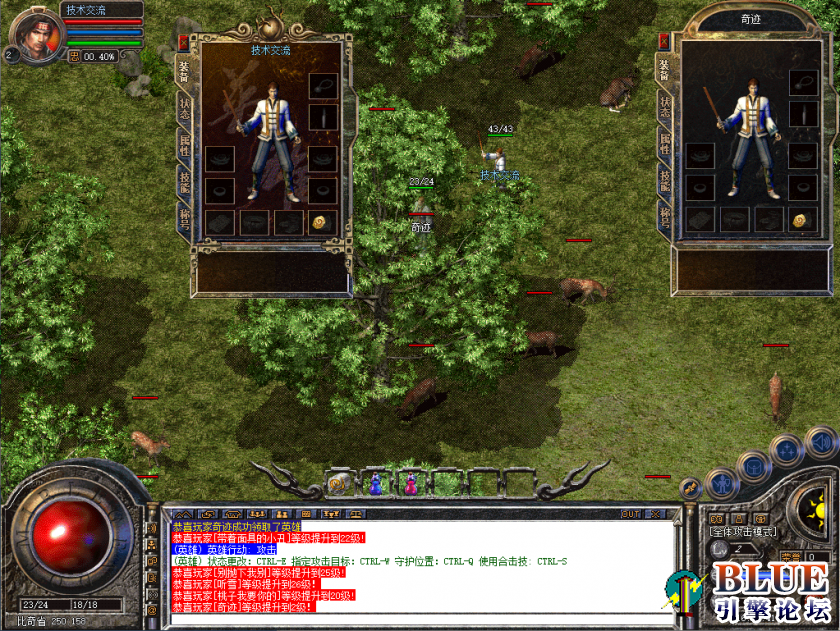Screen dimensions: 840x631
Task: Click the speaker round button
Action: [821, 441]
